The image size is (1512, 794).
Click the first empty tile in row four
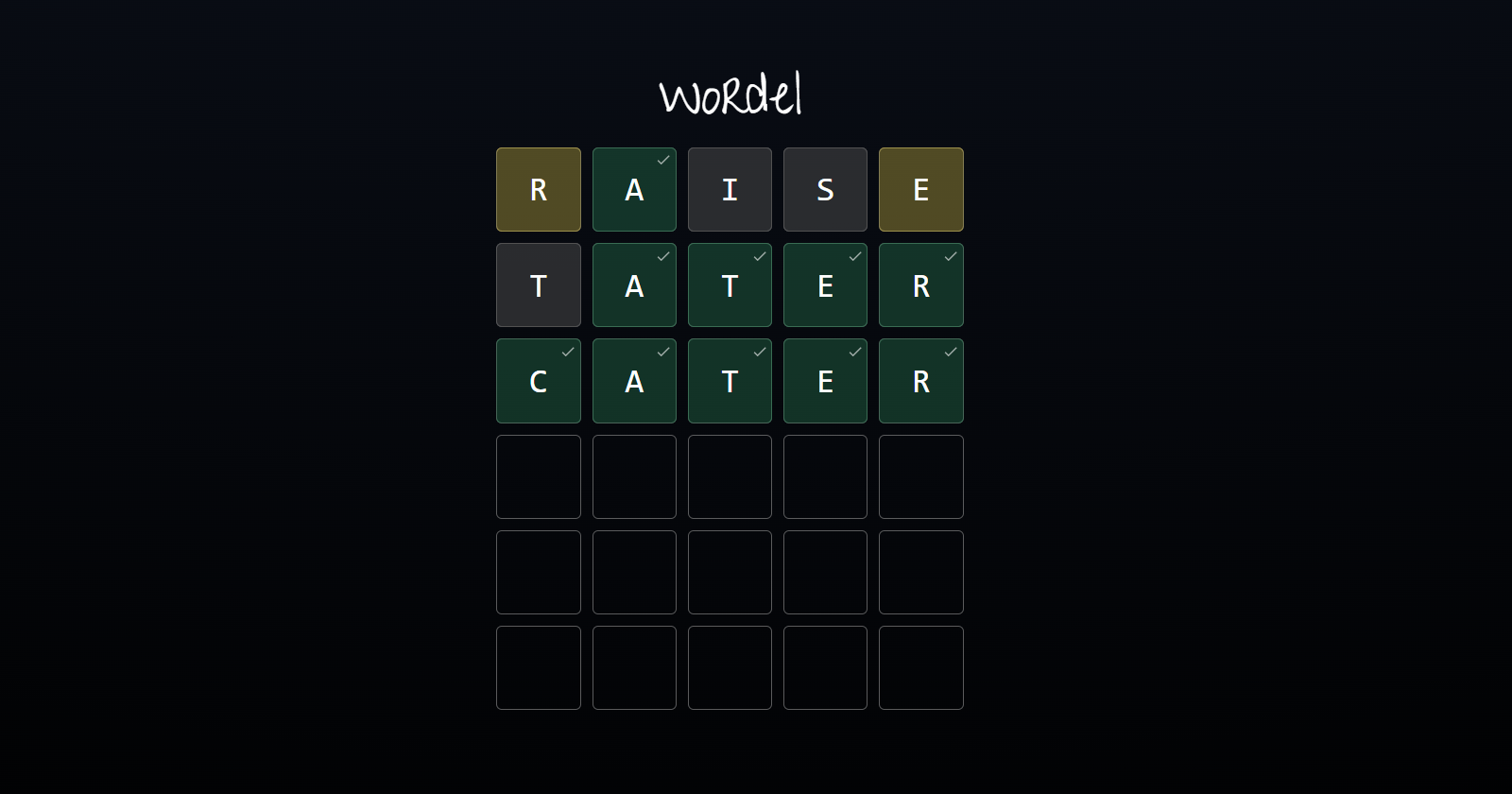538,476
